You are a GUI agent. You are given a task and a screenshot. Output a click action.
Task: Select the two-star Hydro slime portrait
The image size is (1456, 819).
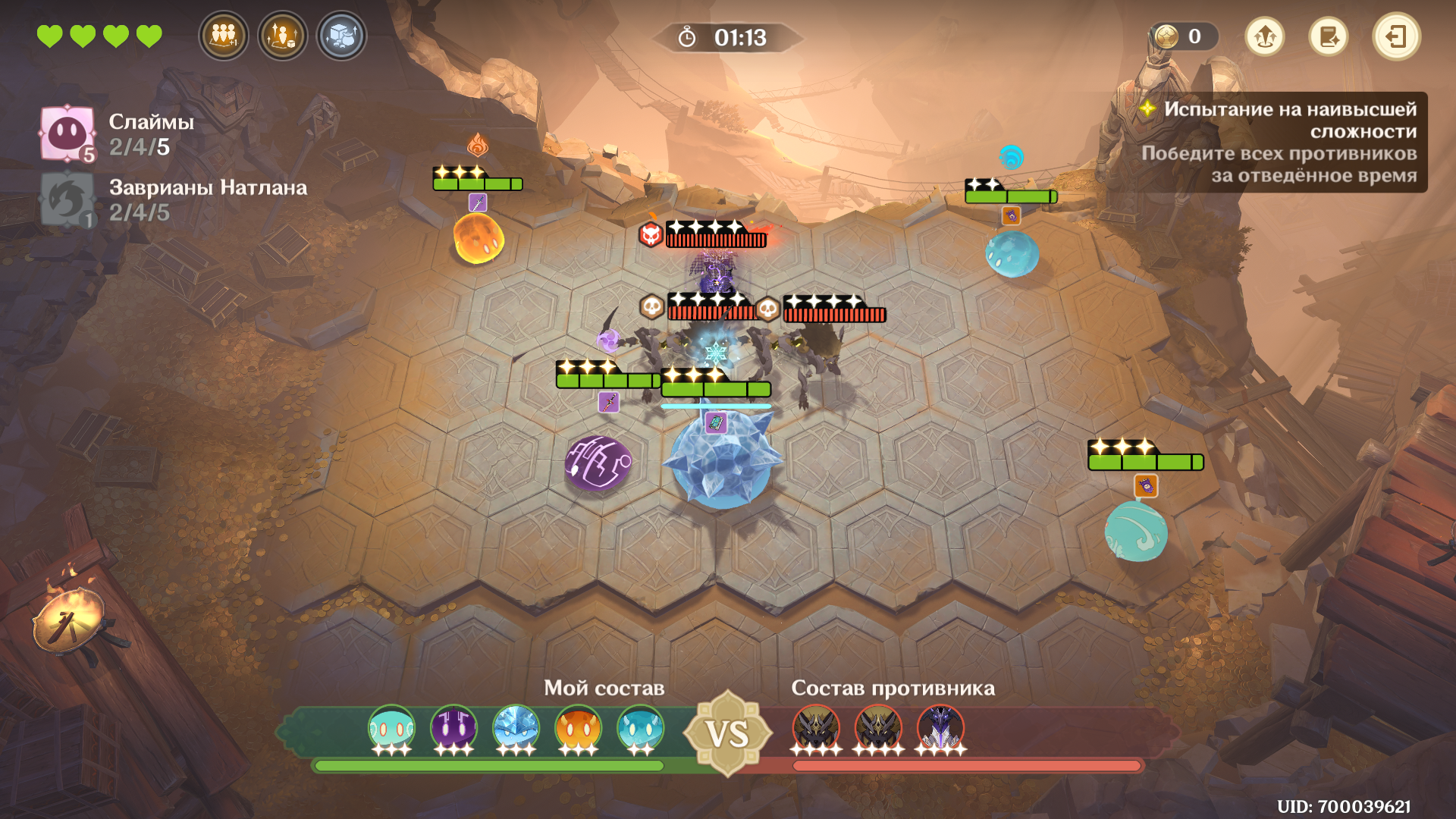tap(640, 729)
